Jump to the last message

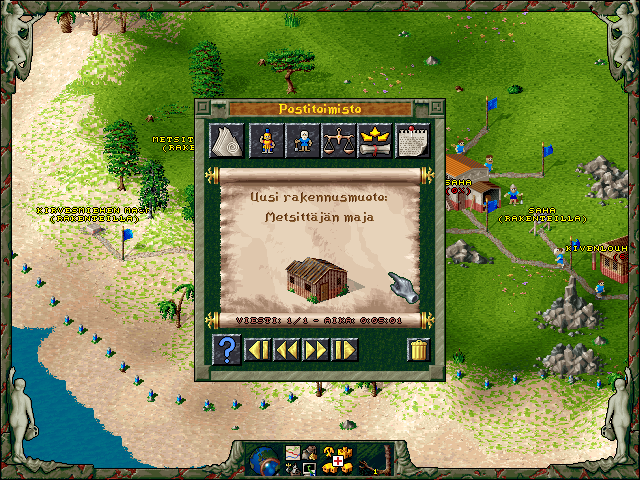(x=345, y=350)
